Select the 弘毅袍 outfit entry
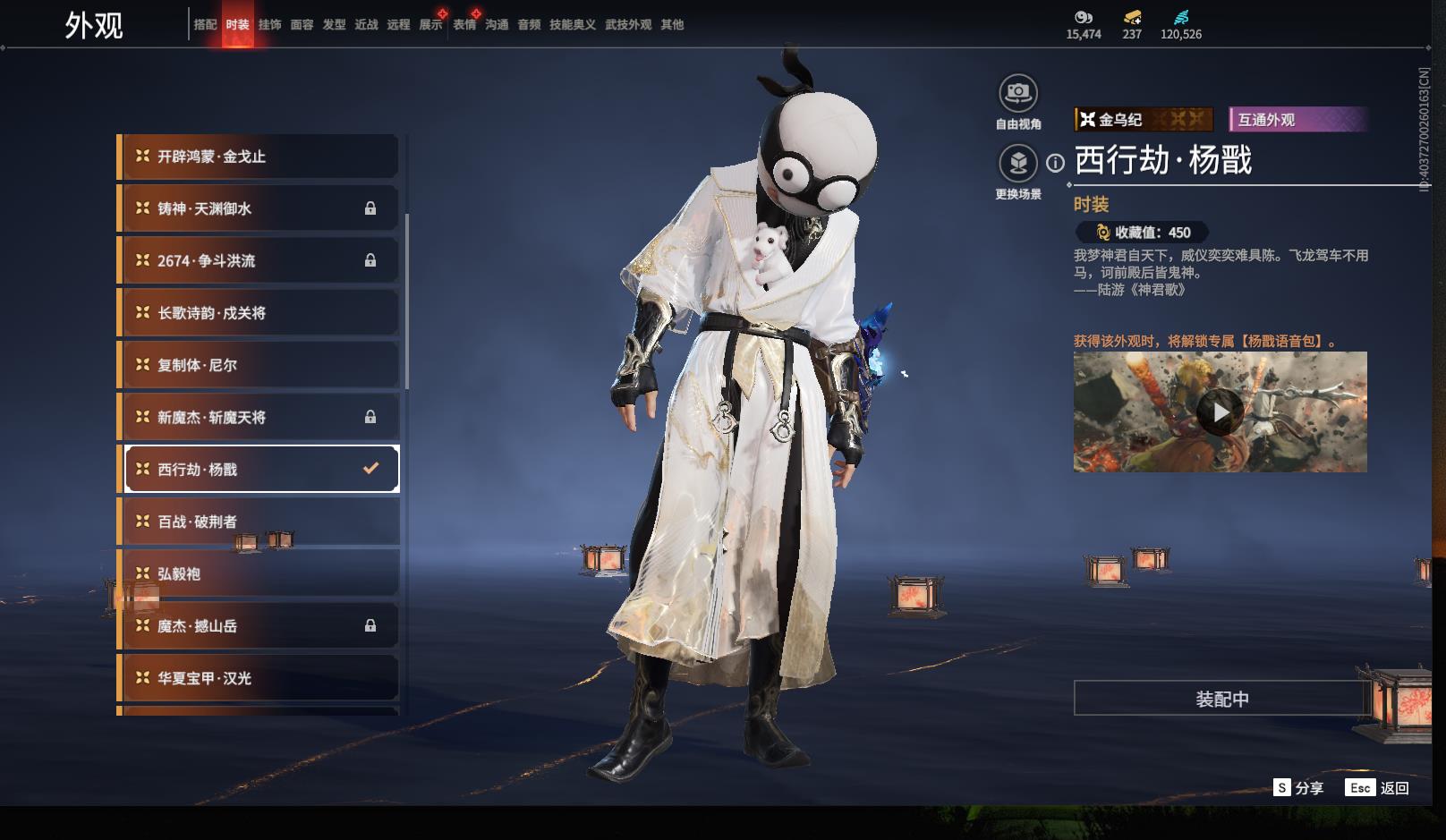The width and height of the screenshot is (1446, 840). click(x=259, y=573)
